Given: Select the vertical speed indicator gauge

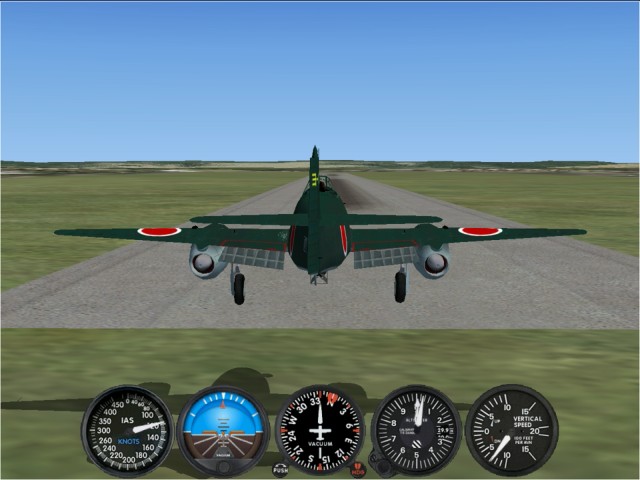Looking at the screenshot, I should click(x=511, y=430).
